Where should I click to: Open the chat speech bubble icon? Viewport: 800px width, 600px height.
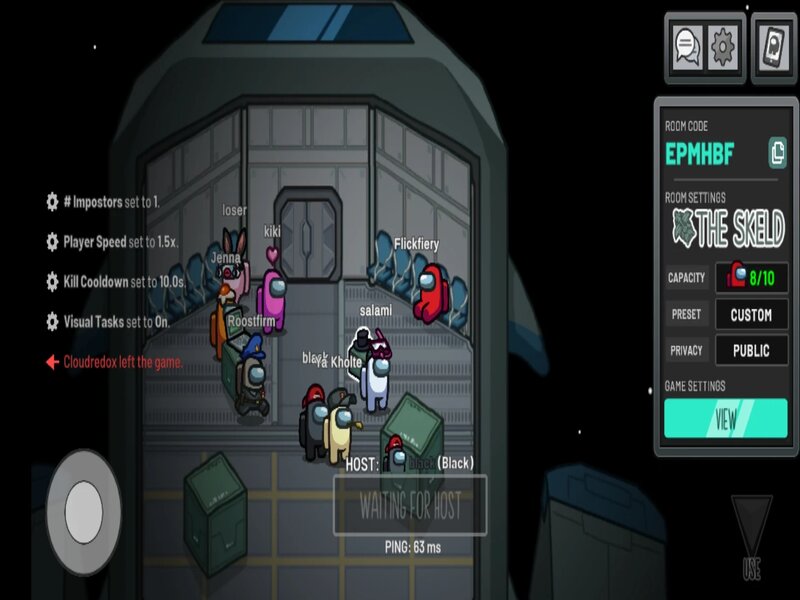(x=687, y=46)
